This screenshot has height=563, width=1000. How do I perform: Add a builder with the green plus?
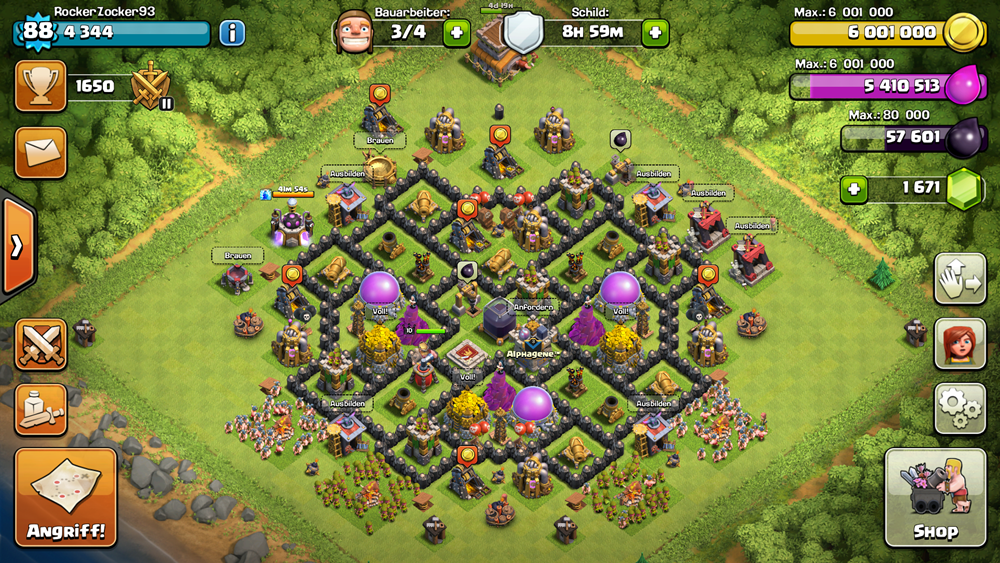pos(456,33)
